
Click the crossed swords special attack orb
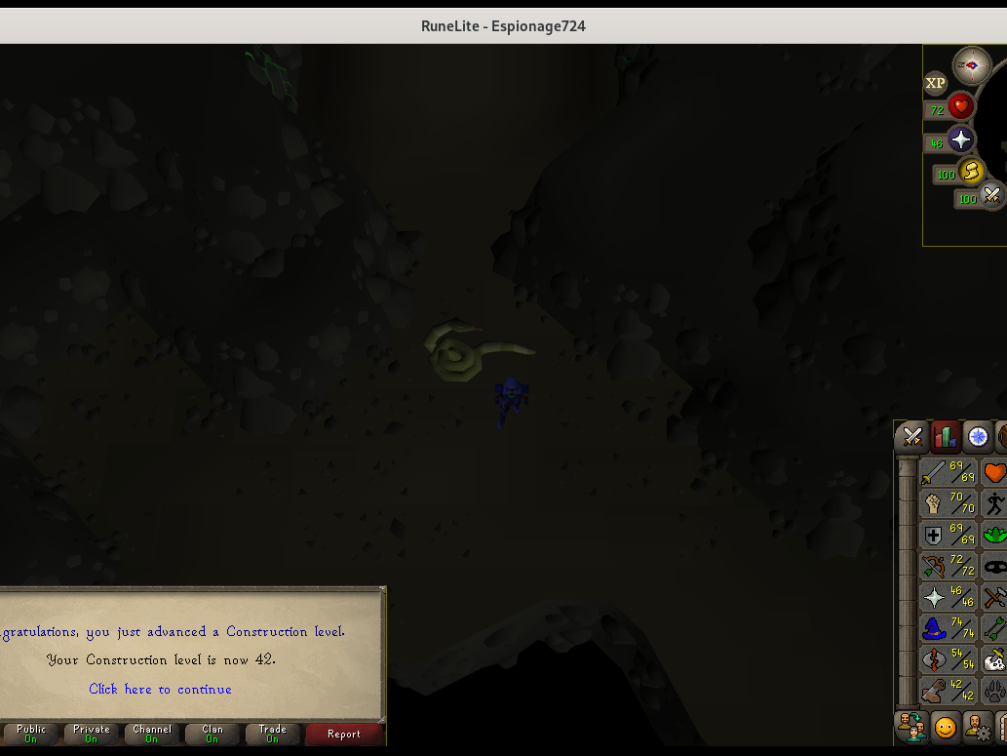(x=991, y=196)
